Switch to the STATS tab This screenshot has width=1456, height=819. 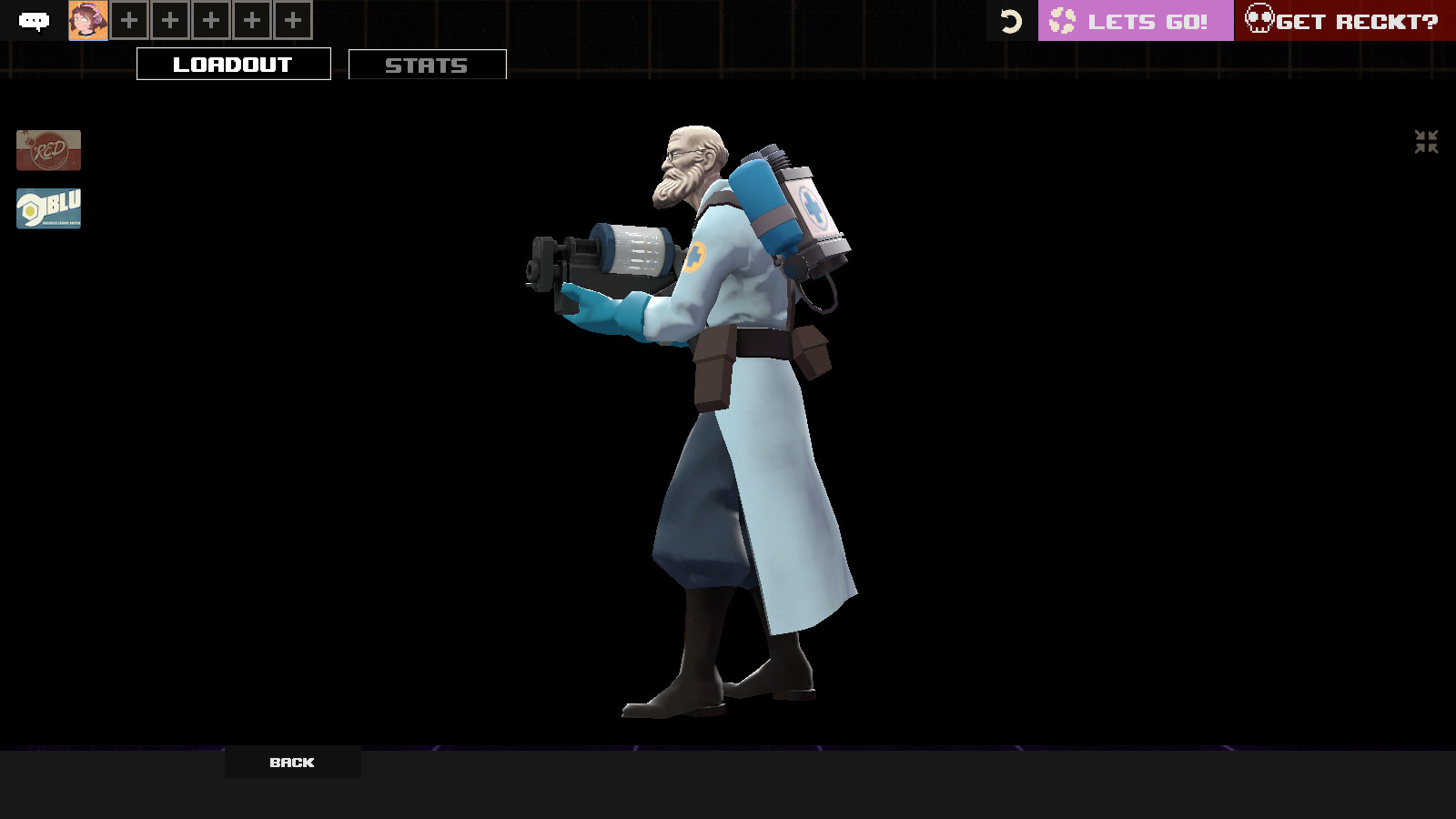[x=427, y=65]
